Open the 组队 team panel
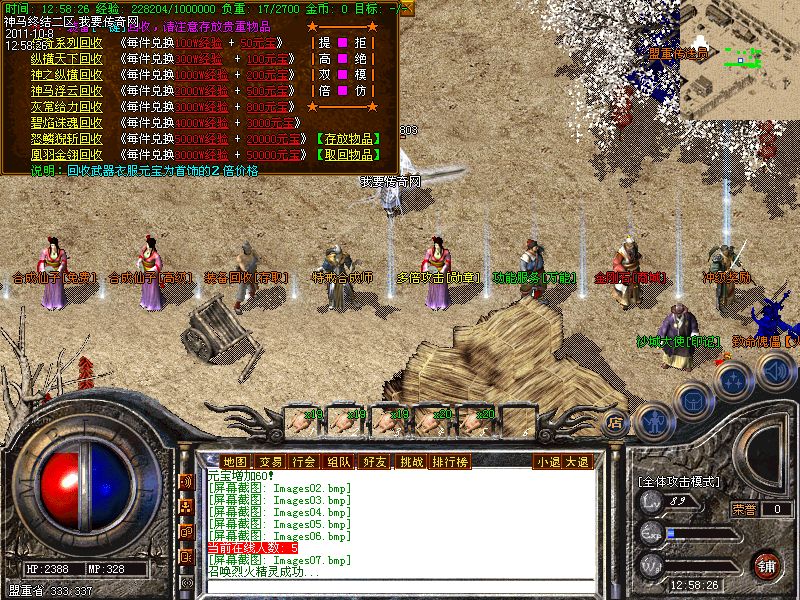The width and height of the screenshot is (800, 600). [x=339, y=462]
